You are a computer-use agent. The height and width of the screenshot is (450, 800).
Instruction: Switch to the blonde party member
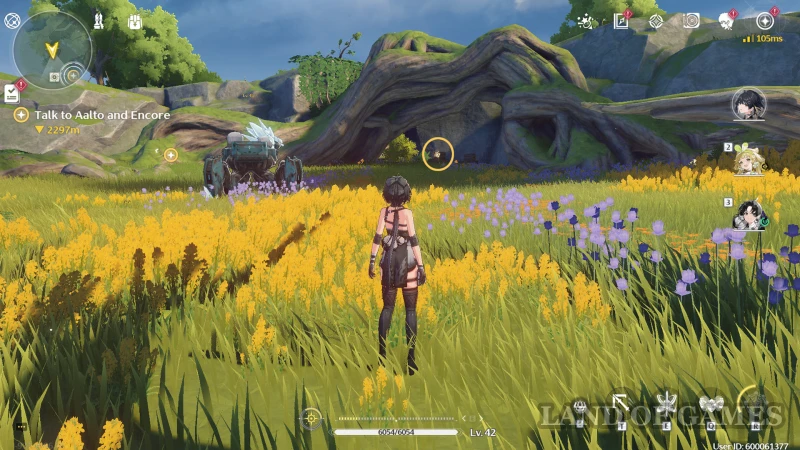click(749, 160)
